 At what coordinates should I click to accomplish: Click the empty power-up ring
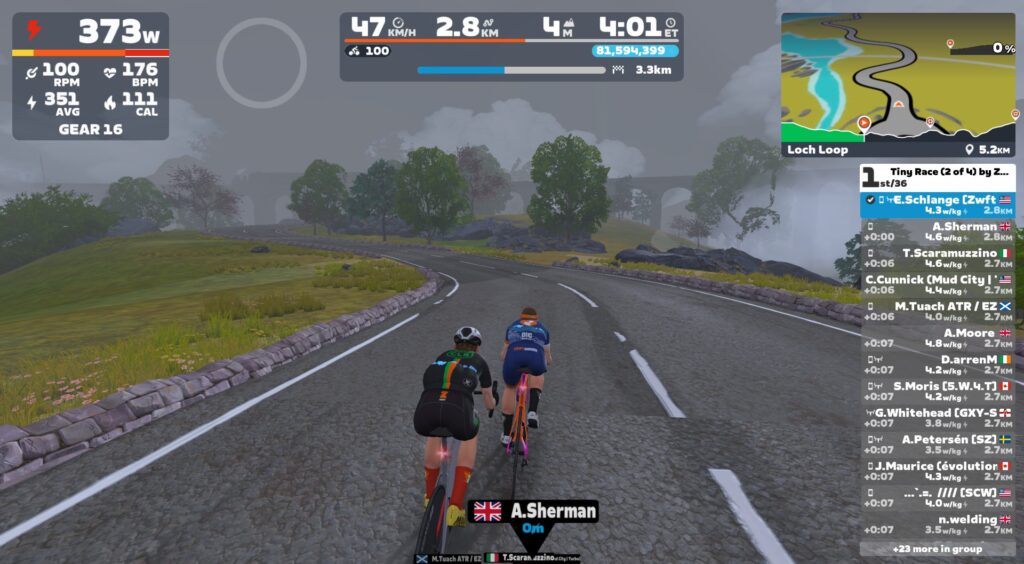[261, 63]
